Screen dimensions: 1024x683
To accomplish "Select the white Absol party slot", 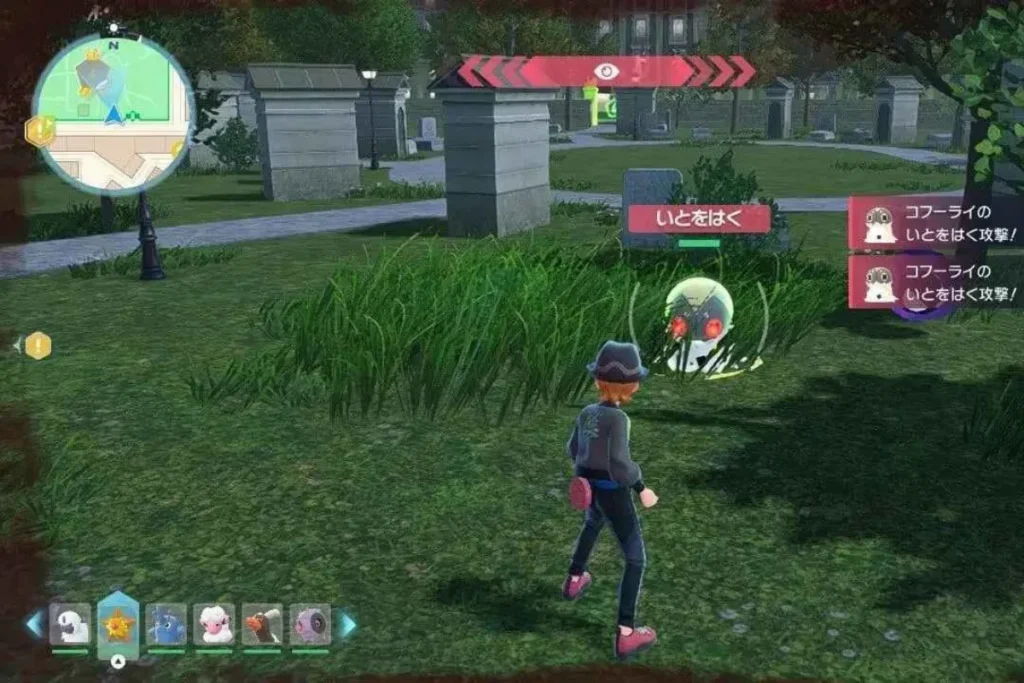I will click(x=70, y=625).
